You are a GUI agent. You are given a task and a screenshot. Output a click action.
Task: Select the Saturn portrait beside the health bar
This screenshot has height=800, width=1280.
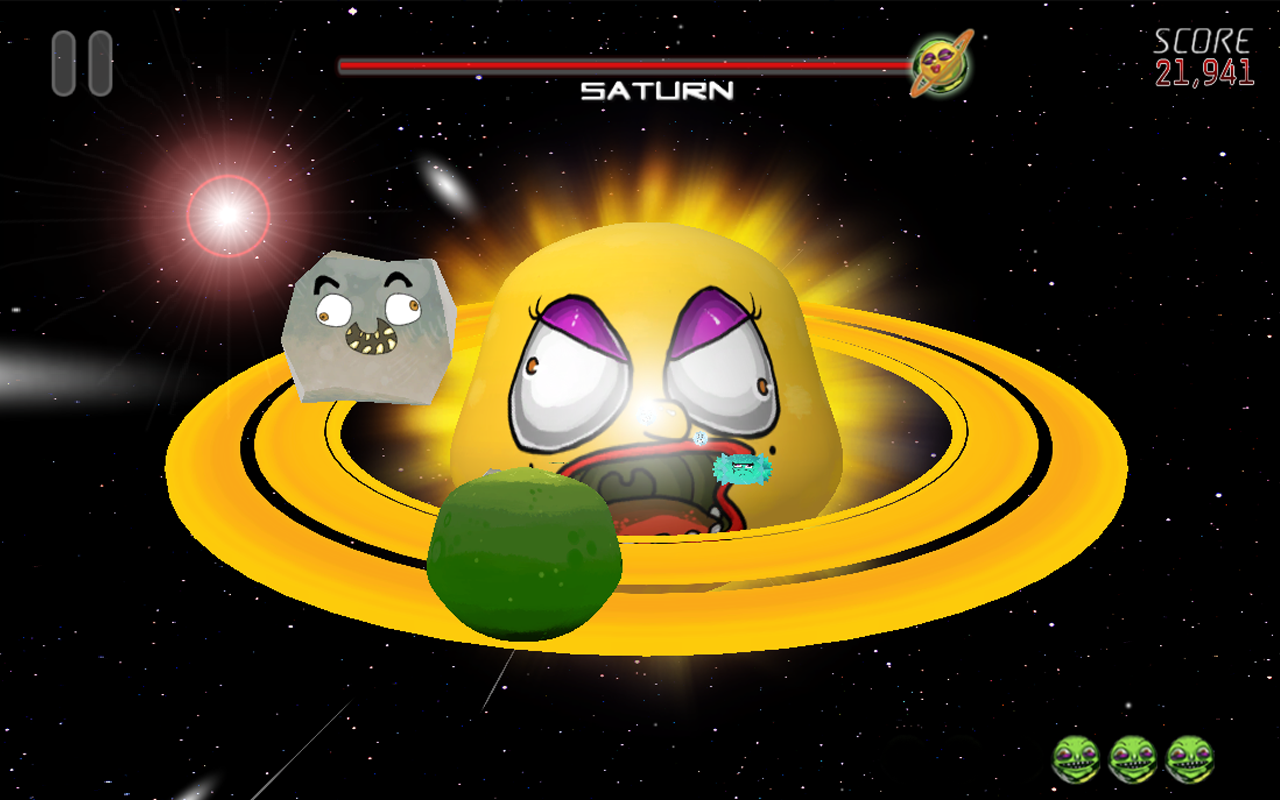[x=941, y=63]
